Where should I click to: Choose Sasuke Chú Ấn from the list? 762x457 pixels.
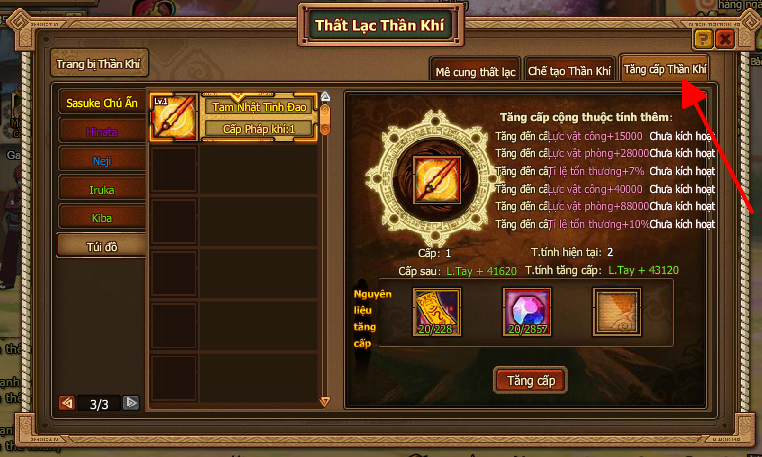tap(101, 103)
